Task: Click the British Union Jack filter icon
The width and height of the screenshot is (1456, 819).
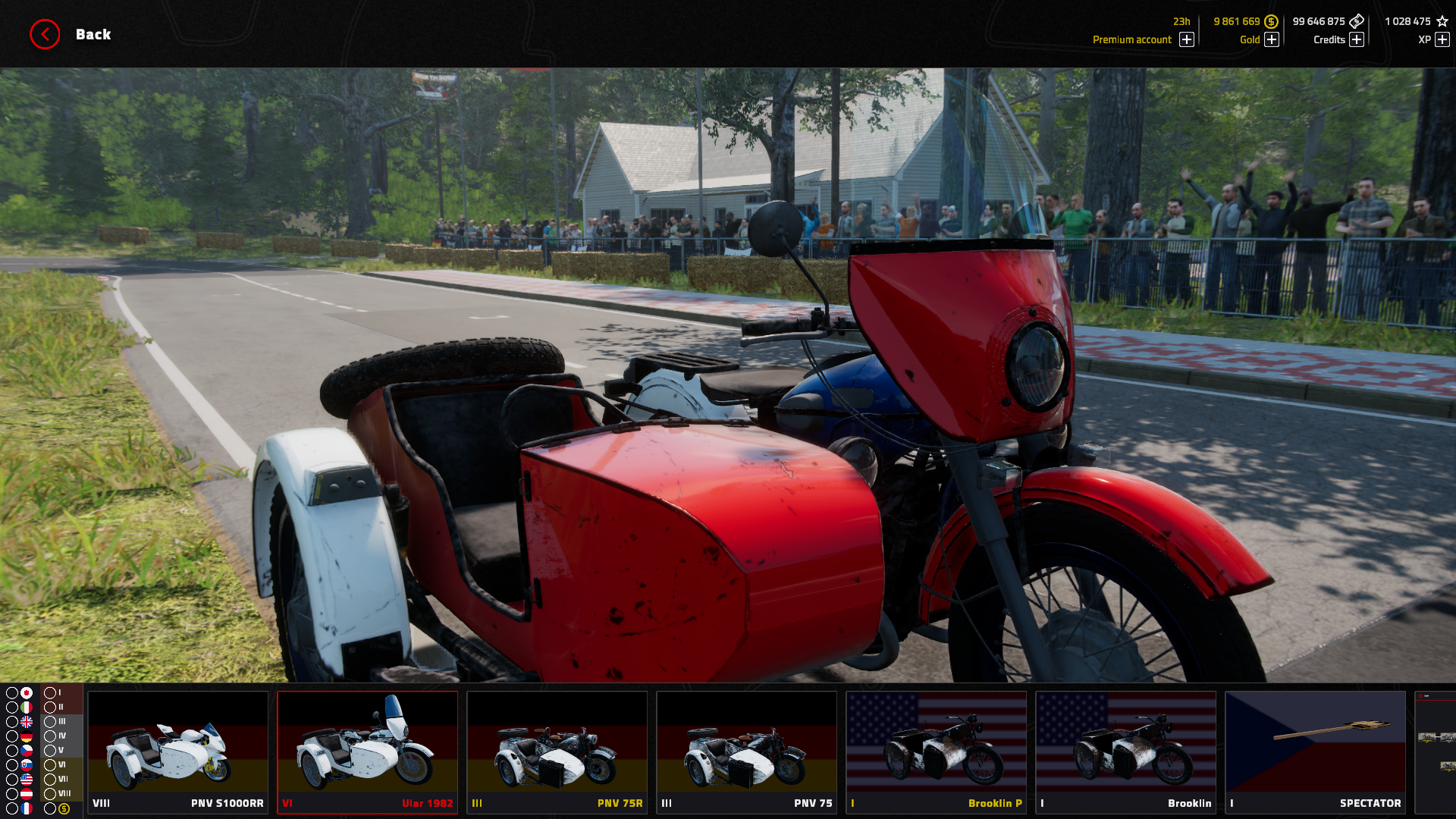Action: click(27, 721)
